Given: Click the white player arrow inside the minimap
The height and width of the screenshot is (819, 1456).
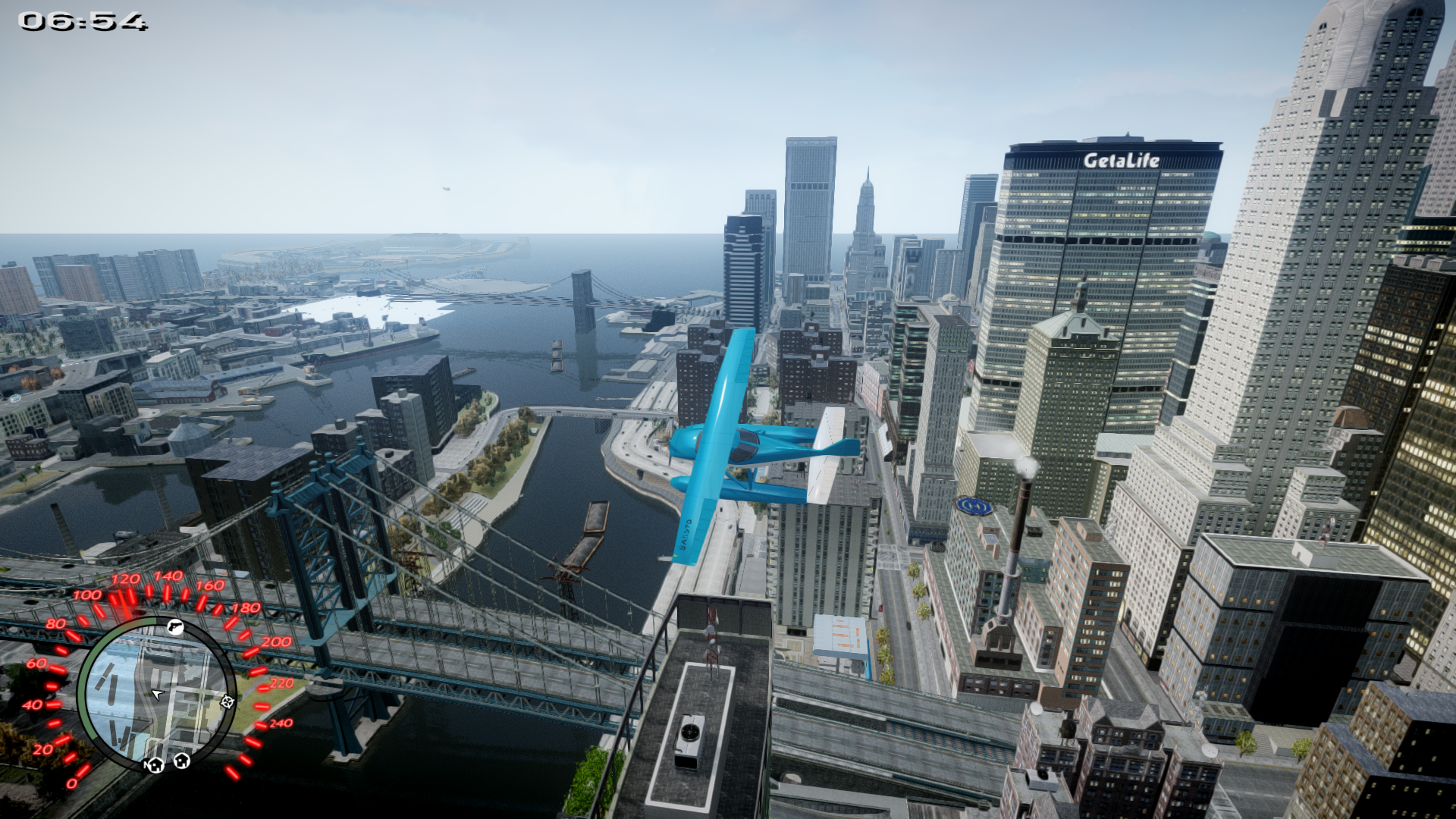Looking at the screenshot, I should coord(157,695).
